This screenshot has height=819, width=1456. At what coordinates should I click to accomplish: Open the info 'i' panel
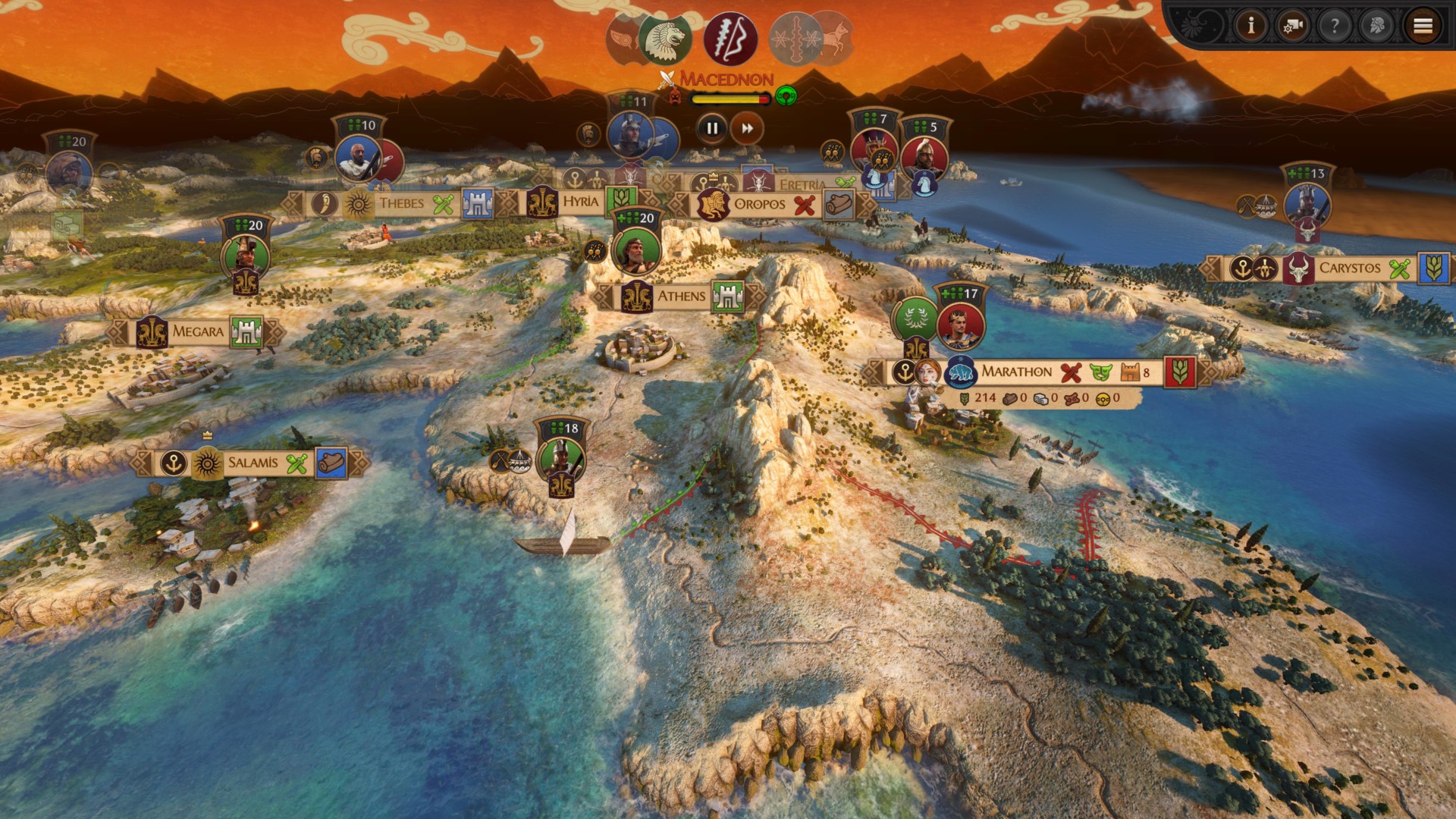coord(1251,27)
